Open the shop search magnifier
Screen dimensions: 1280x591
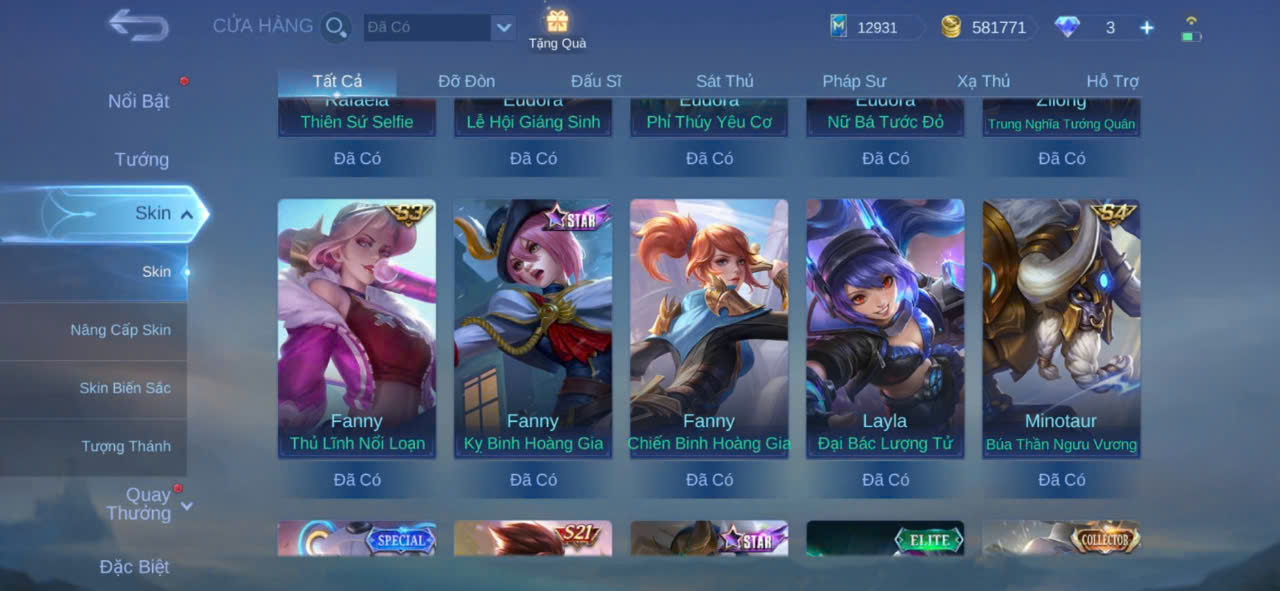(336, 27)
